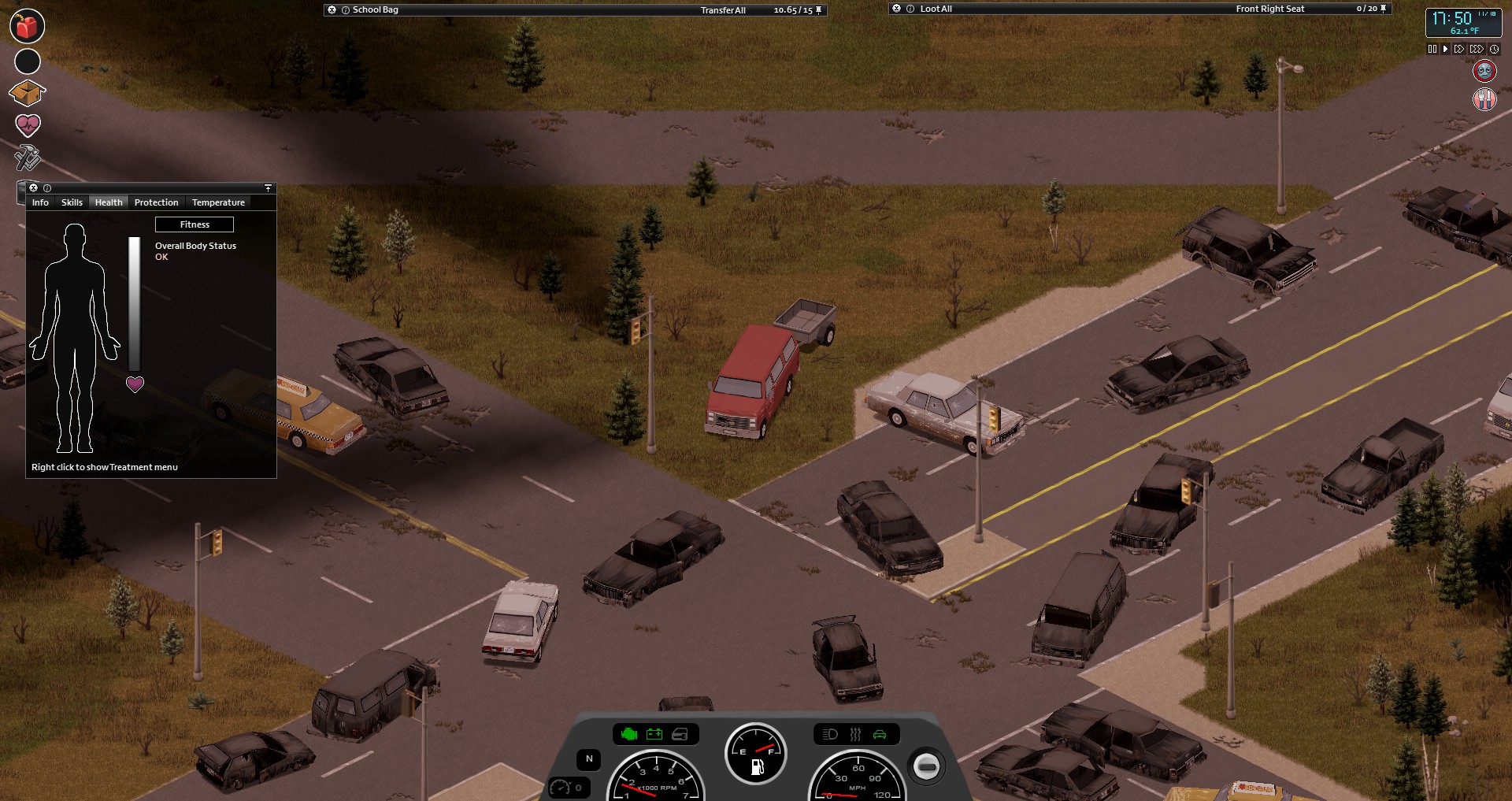Toggle the door lock icon on dashboard

(x=680, y=734)
